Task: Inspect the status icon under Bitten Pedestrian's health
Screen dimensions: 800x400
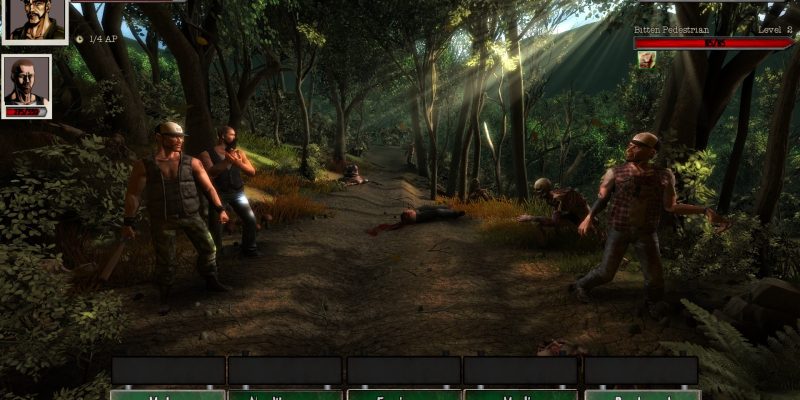Action: tap(646, 59)
